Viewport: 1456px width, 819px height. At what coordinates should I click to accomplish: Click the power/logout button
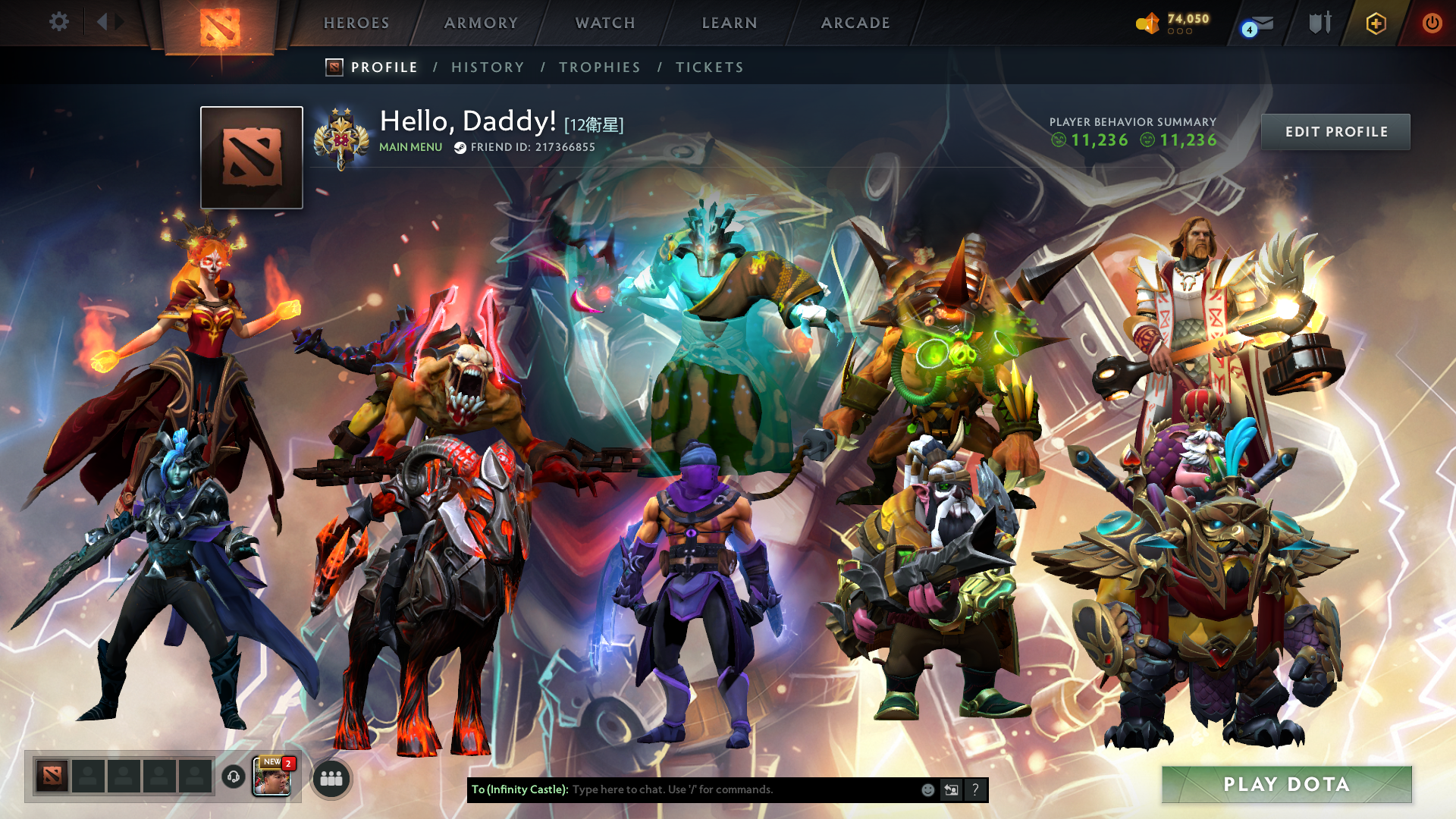1432,23
